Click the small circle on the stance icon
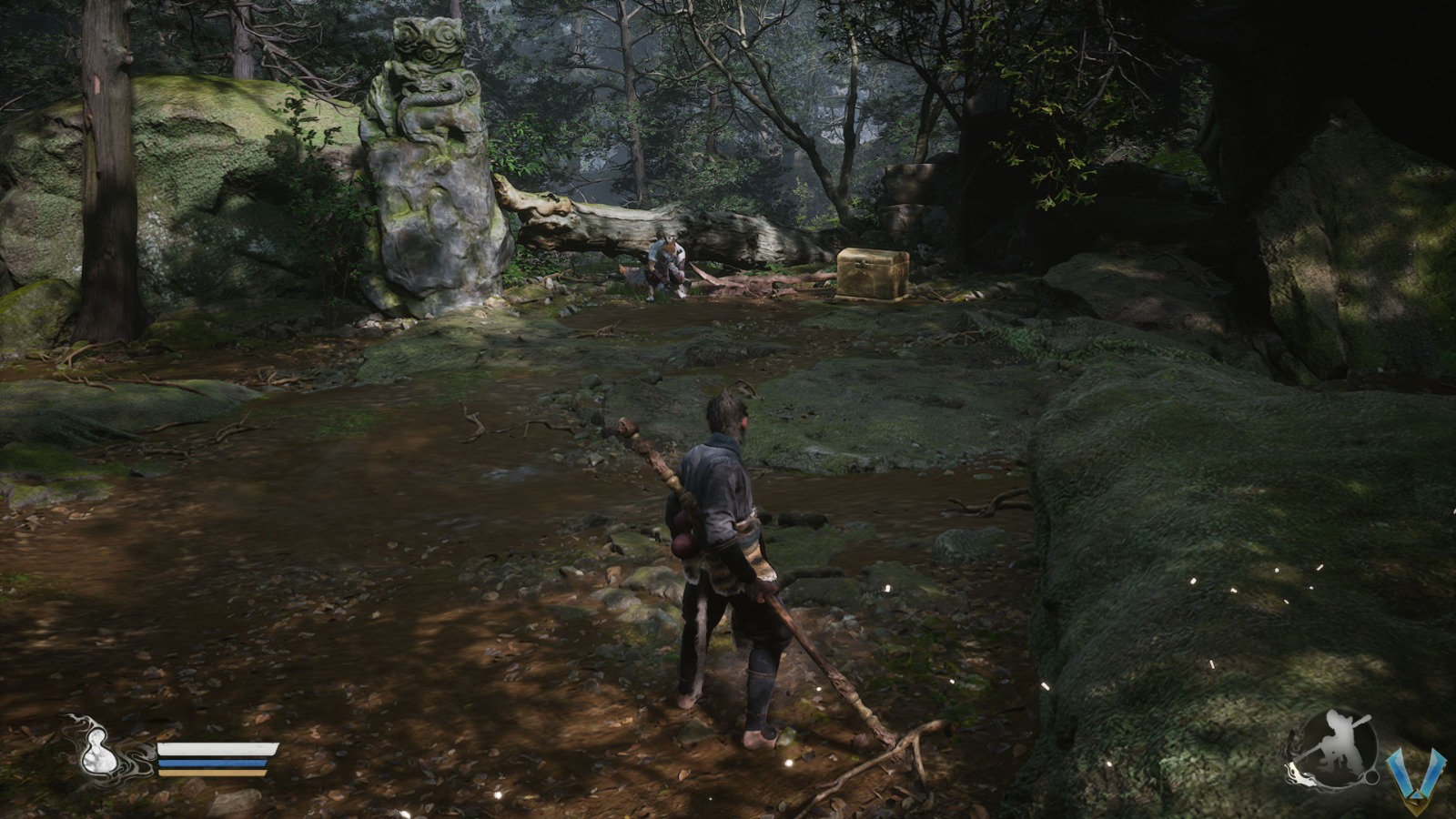This screenshot has height=819, width=1456. (1371, 777)
